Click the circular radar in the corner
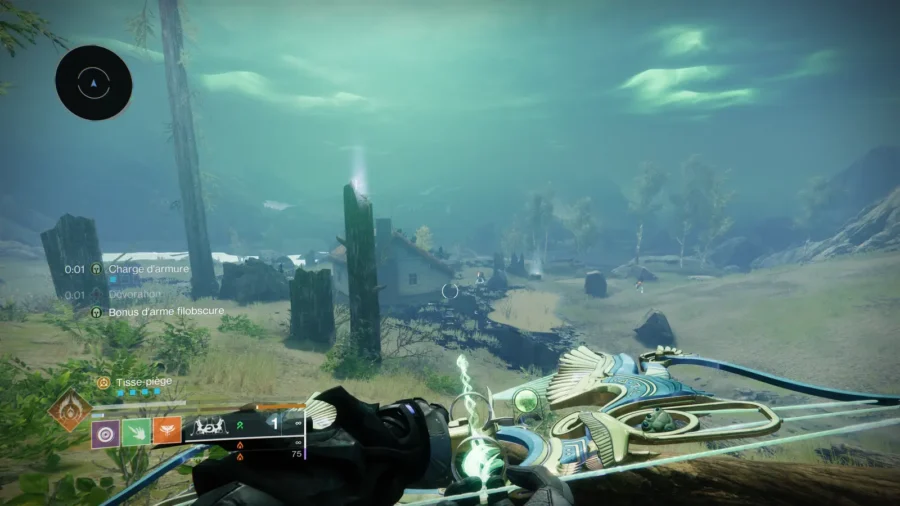Image resolution: width=900 pixels, height=506 pixels. (94, 83)
